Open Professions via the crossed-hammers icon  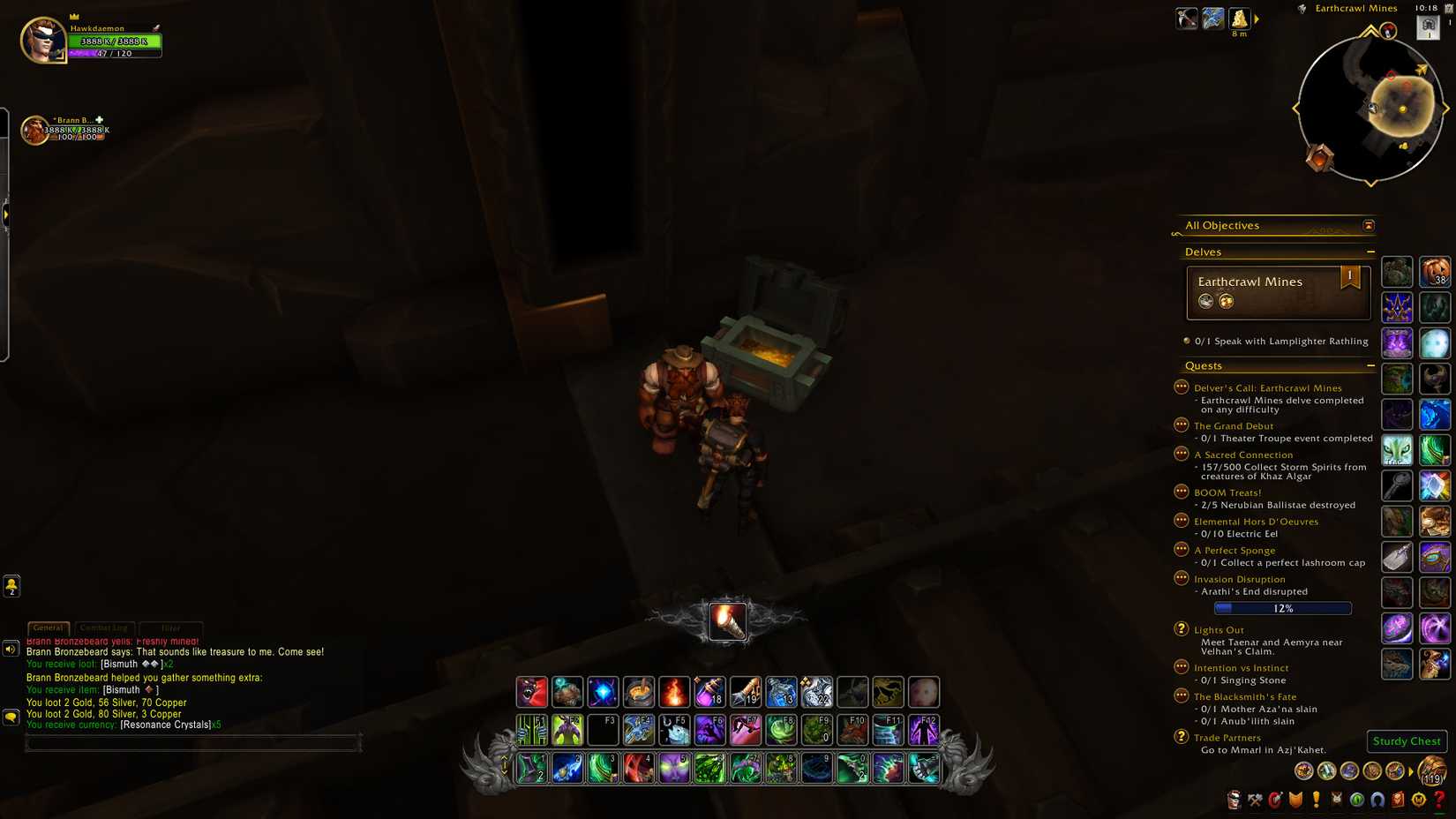[x=1254, y=800]
